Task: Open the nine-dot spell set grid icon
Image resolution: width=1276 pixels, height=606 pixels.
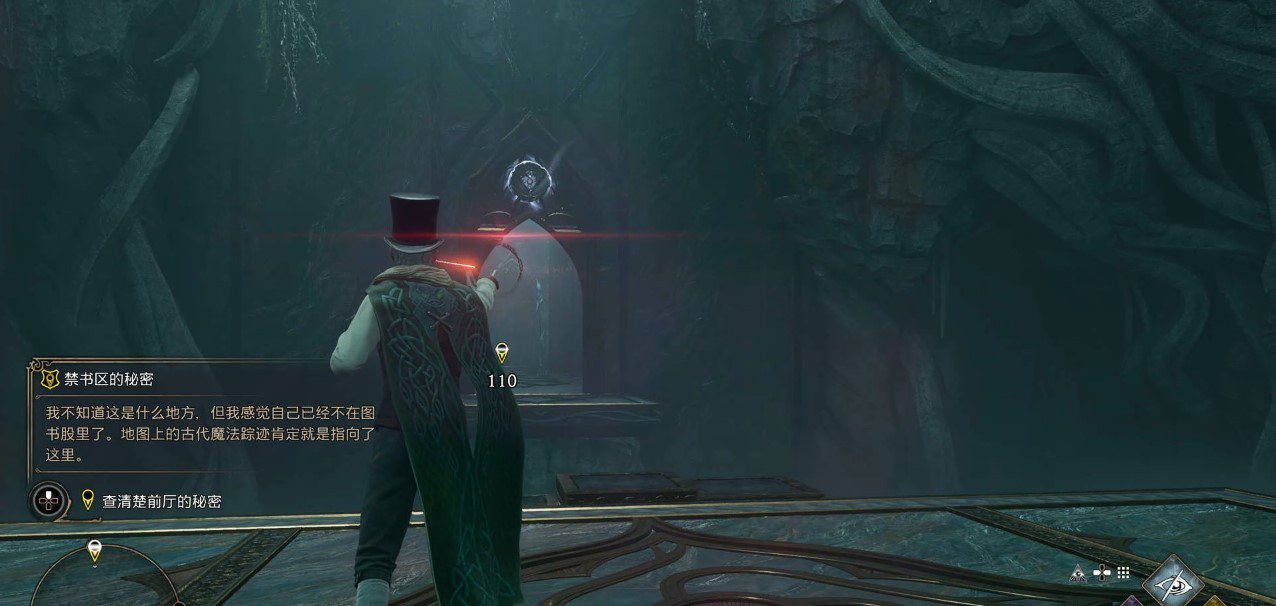Action: point(1124,573)
